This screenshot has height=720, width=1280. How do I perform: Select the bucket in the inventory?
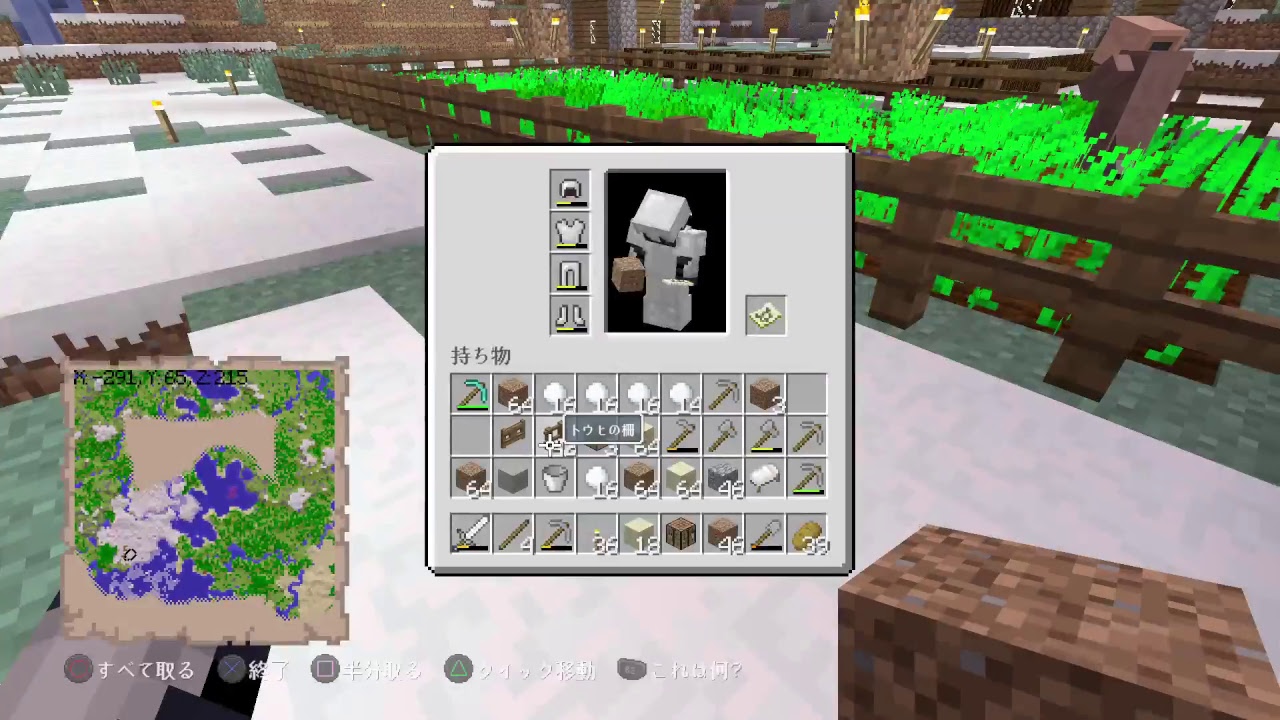[555, 478]
